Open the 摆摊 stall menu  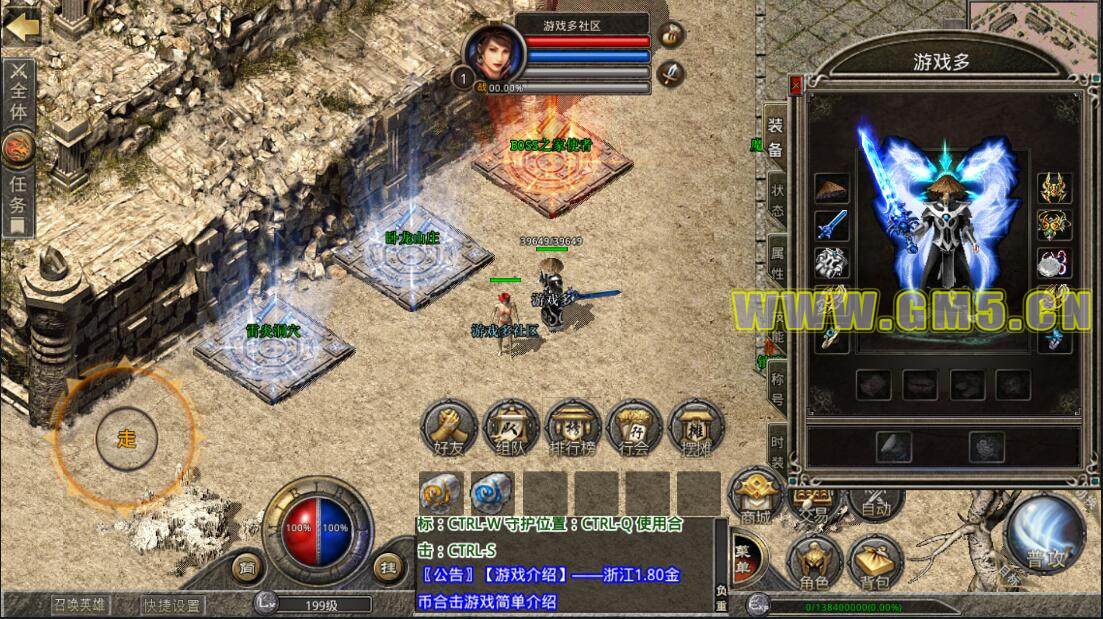[x=696, y=429]
